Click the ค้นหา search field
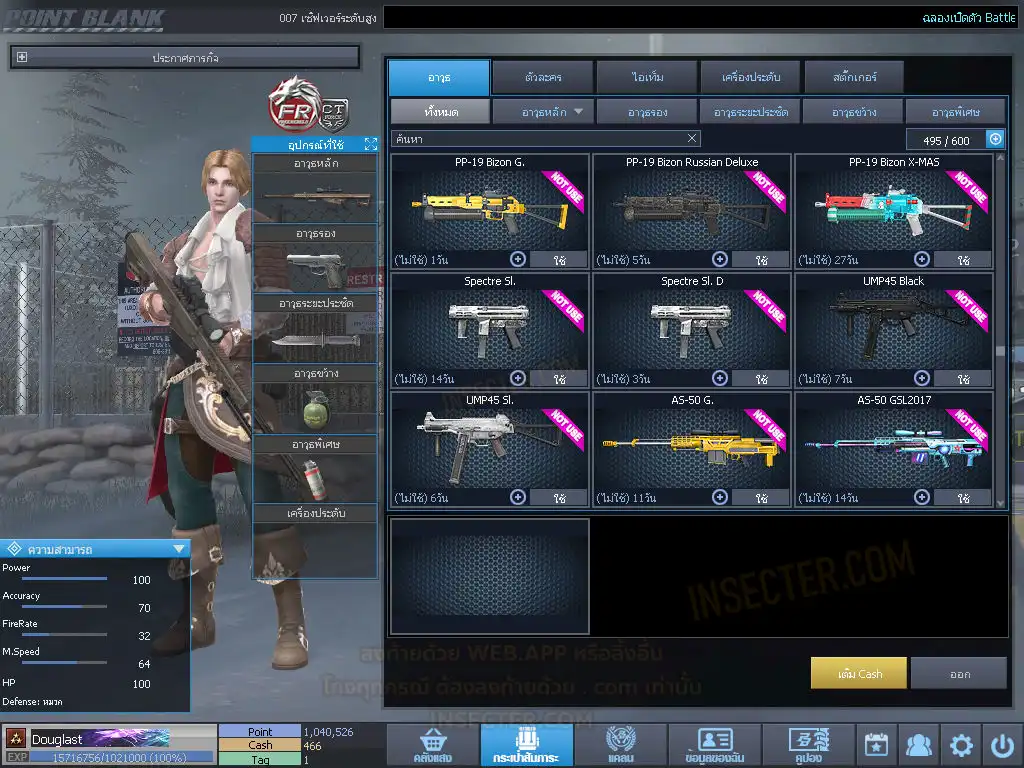The image size is (1024, 768). 535,139
